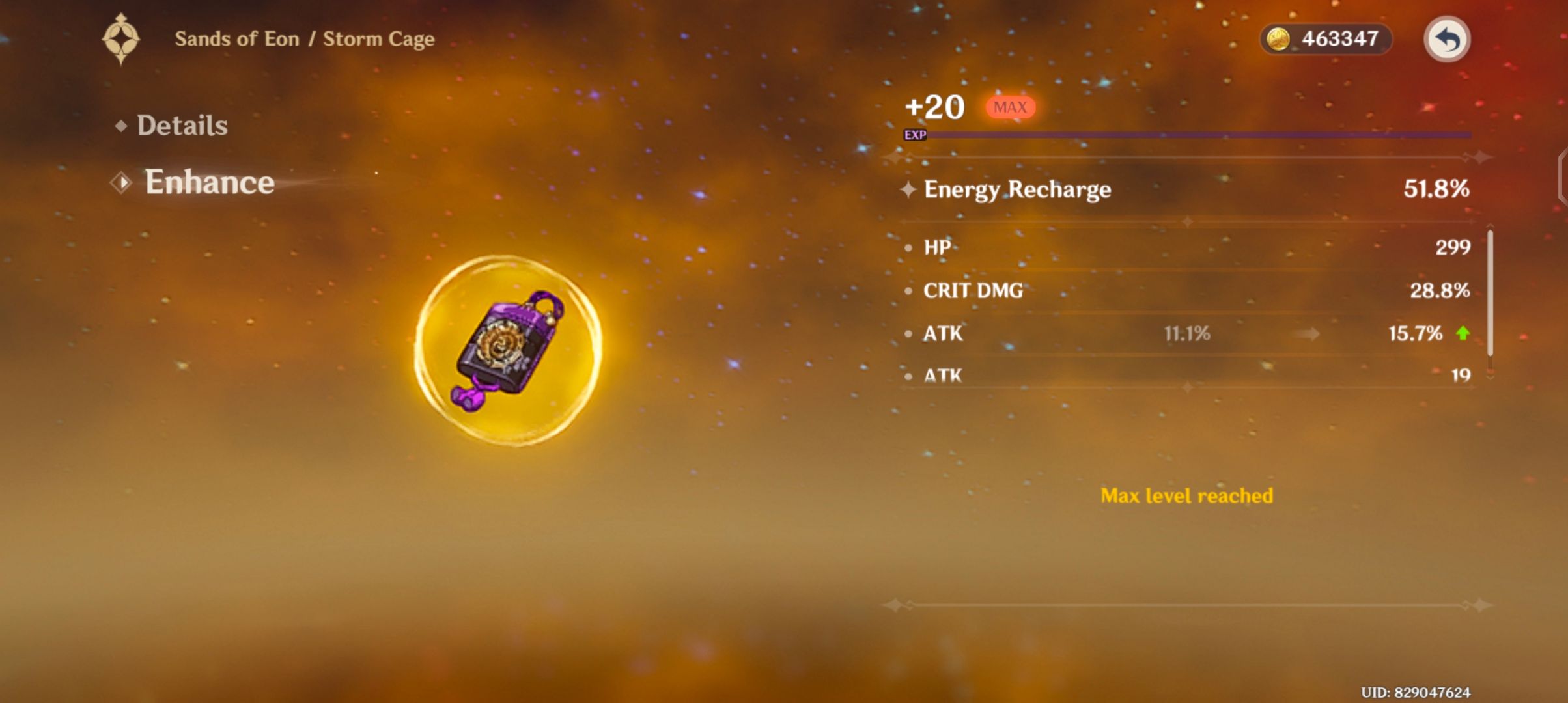Image resolution: width=1568 pixels, height=703 pixels.
Task: Expand the ATK percentage substat row
Action: pyautogui.click(x=1172, y=333)
